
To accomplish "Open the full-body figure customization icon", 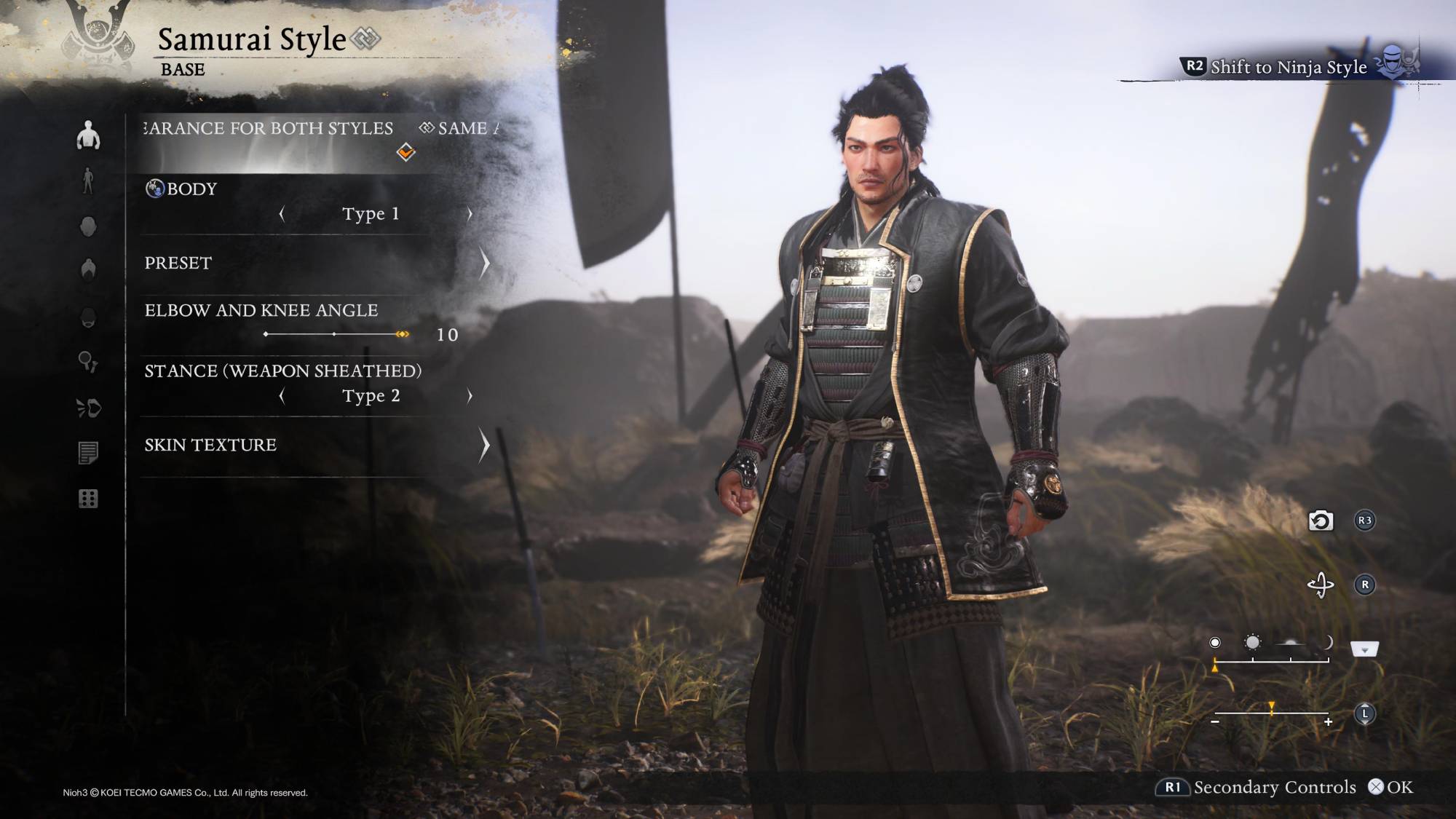I will (x=88, y=181).
